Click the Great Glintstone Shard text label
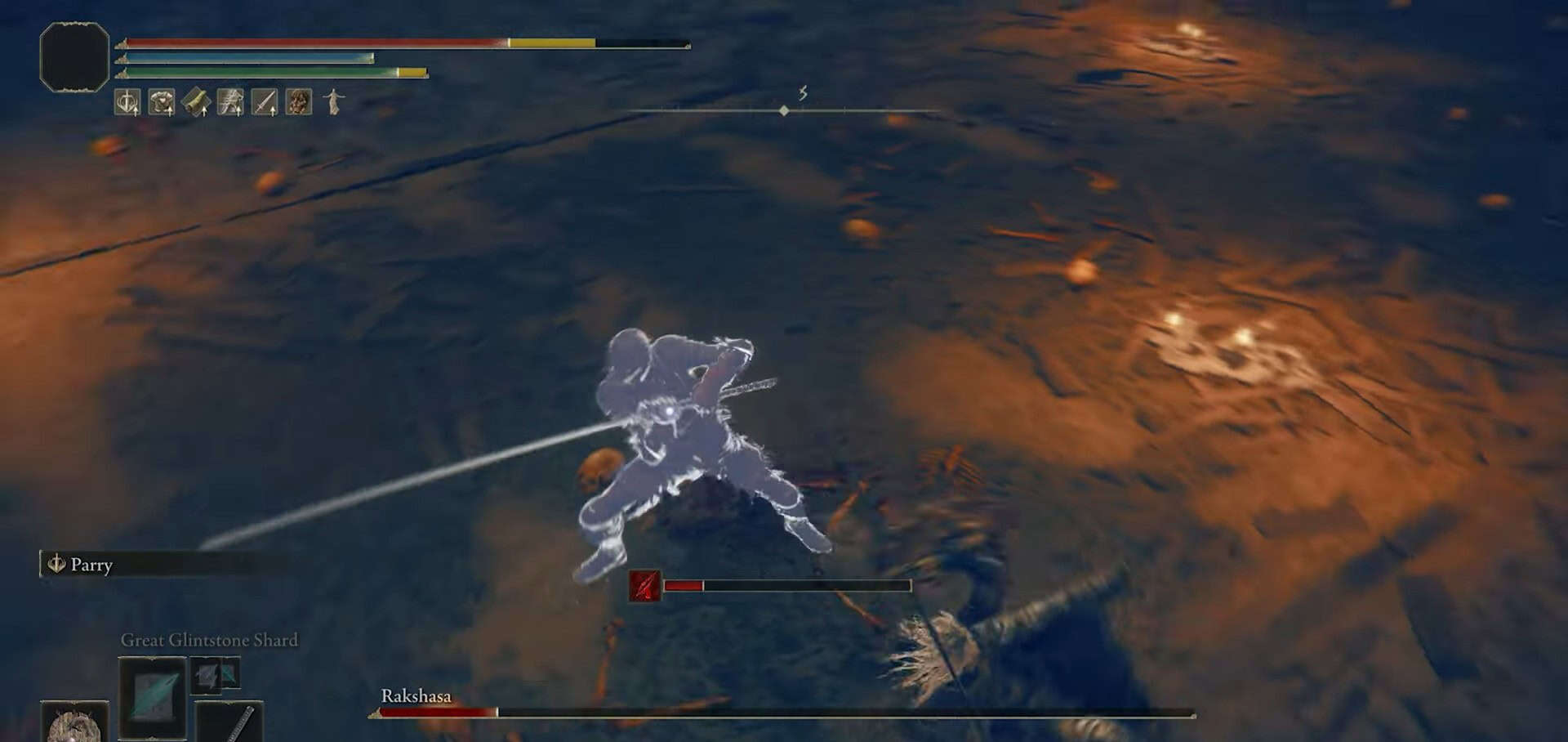The image size is (1568, 742). coord(208,640)
